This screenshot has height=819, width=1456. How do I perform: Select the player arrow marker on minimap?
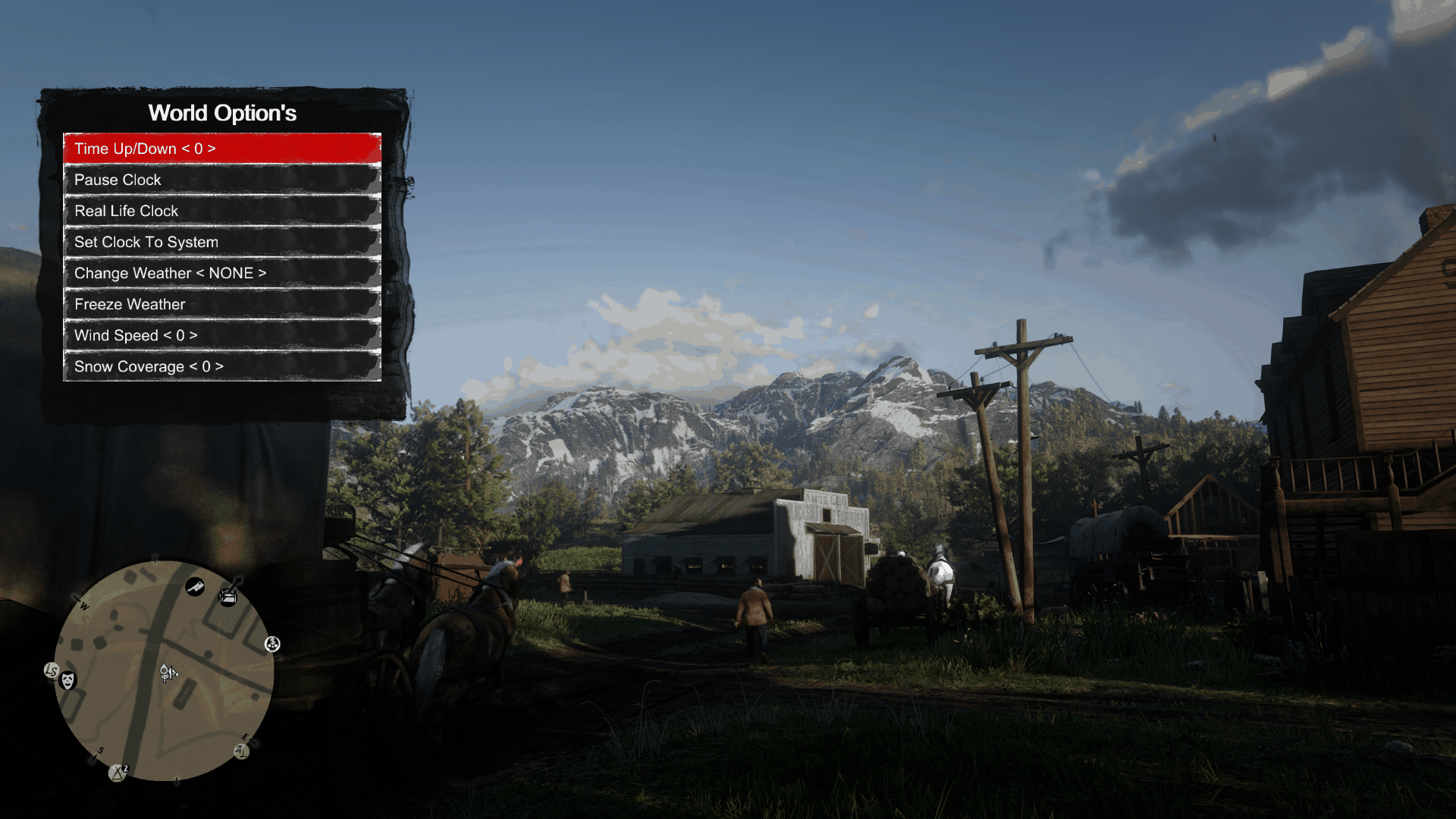click(168, 672)
